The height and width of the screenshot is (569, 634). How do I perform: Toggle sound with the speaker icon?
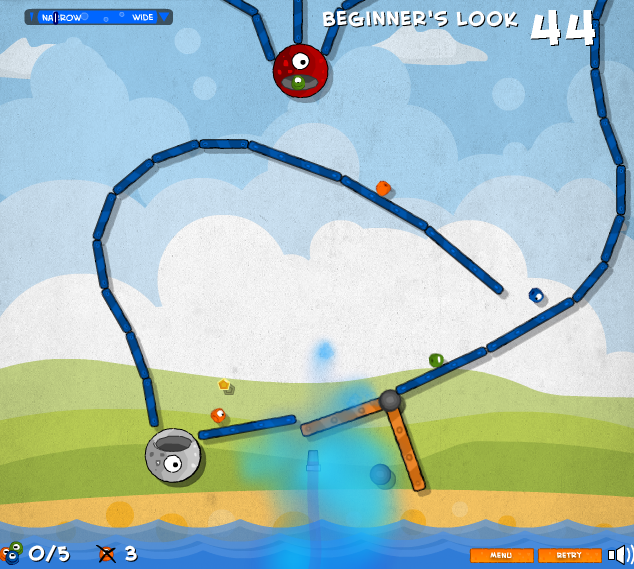point(621,554)
